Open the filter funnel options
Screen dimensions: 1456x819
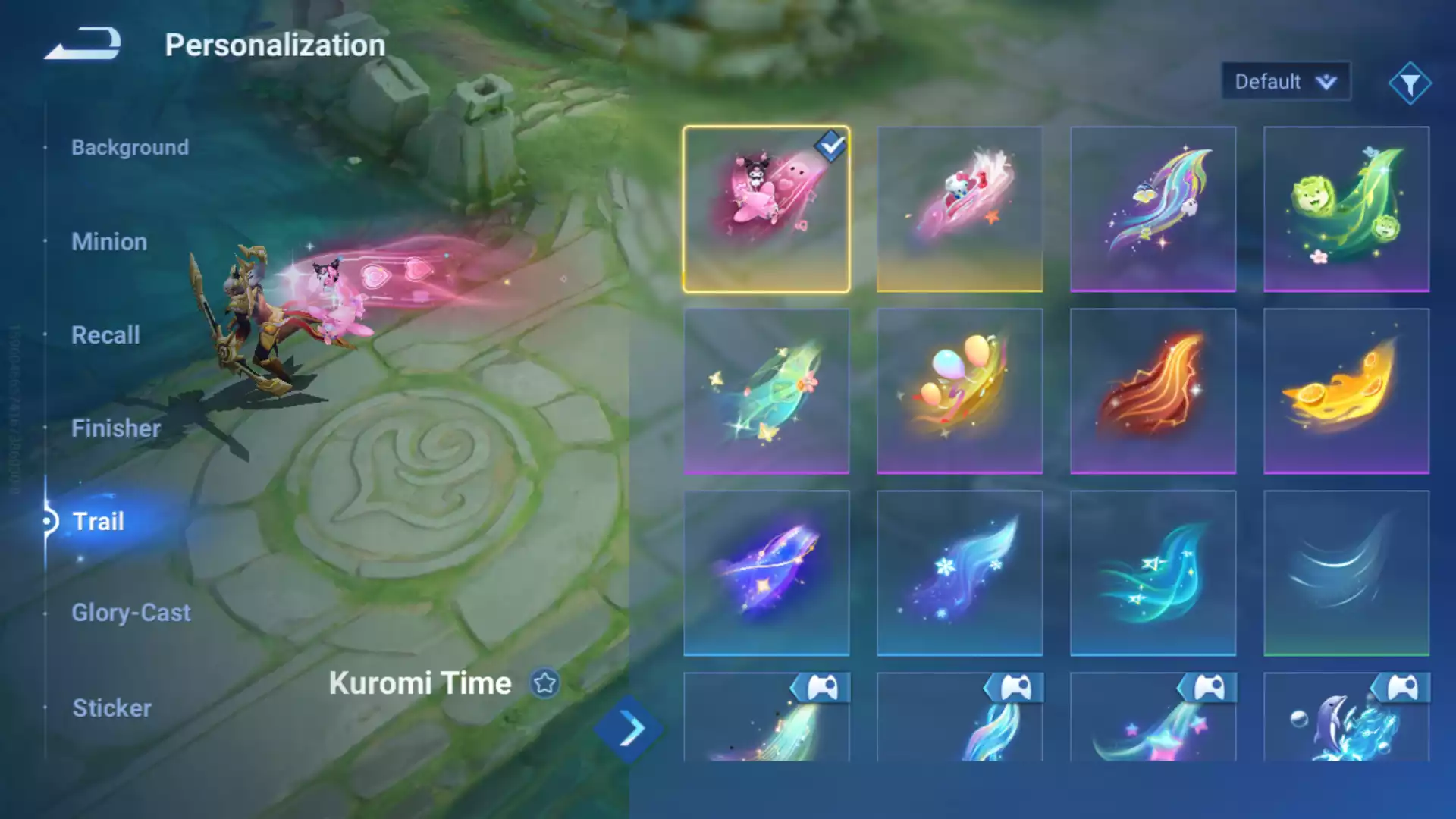[1410, 83]
